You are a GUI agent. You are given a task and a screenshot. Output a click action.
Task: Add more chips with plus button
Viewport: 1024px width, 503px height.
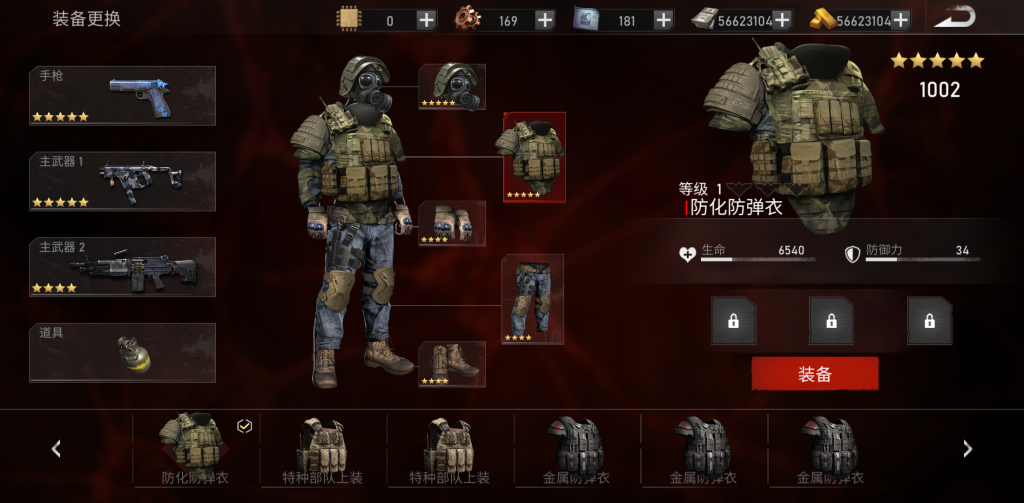coord(425,20)
